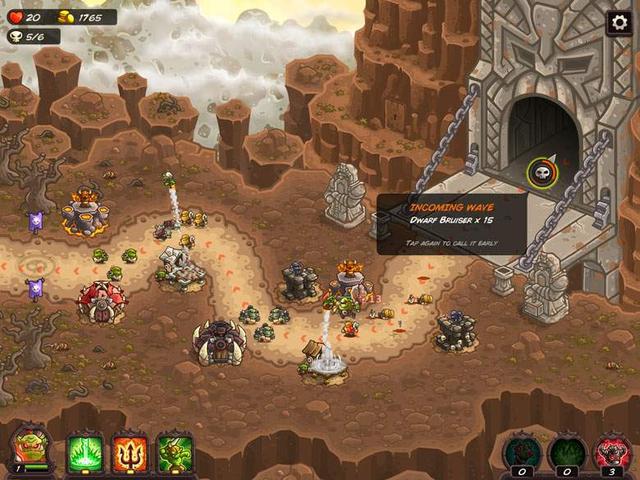Choose the dark teal consumable item slot
640x480 pixels.
(x=520, y=451)
